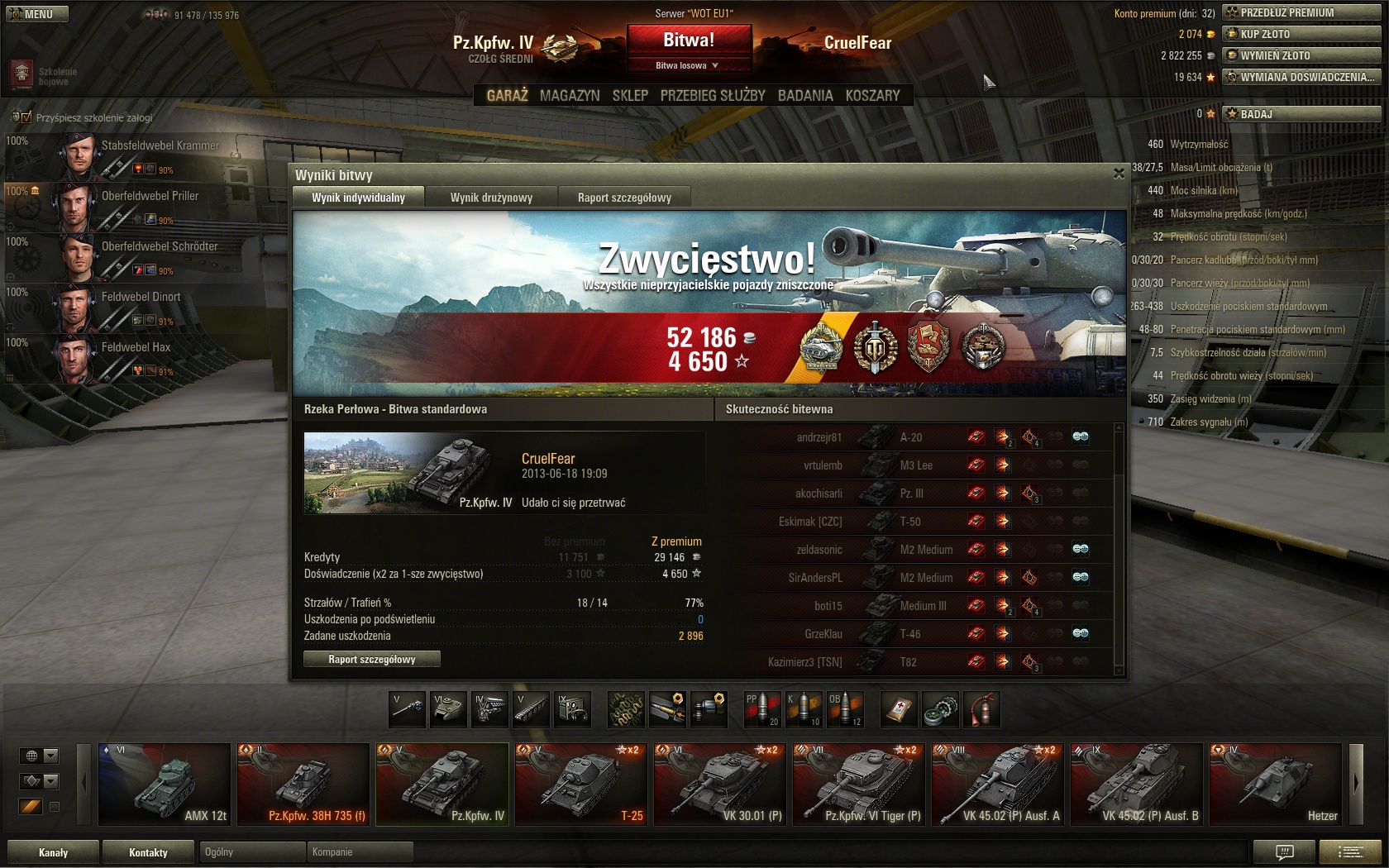Screen dimensions: 1389x868
Task: Open the BADANIA research section
Action: coord(805,96)
